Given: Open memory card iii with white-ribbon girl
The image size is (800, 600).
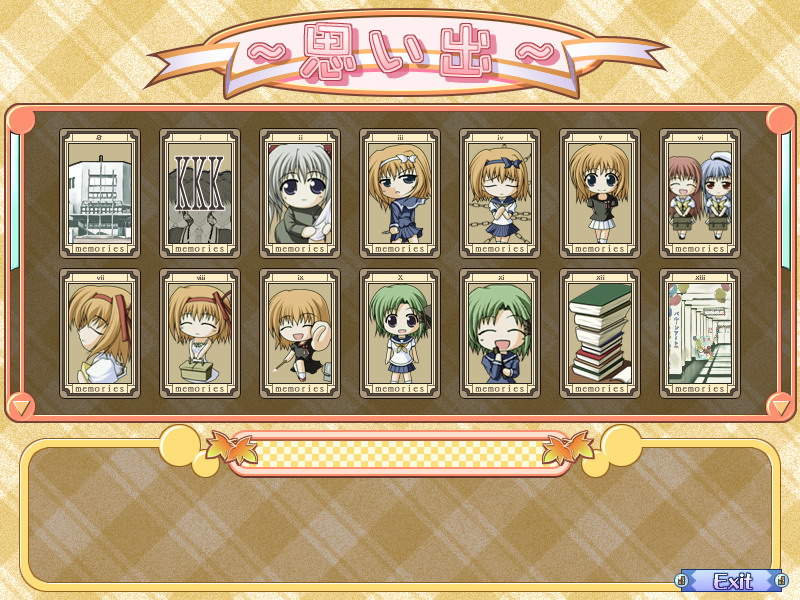Looking at the screenshot, I should pos(400,194).
